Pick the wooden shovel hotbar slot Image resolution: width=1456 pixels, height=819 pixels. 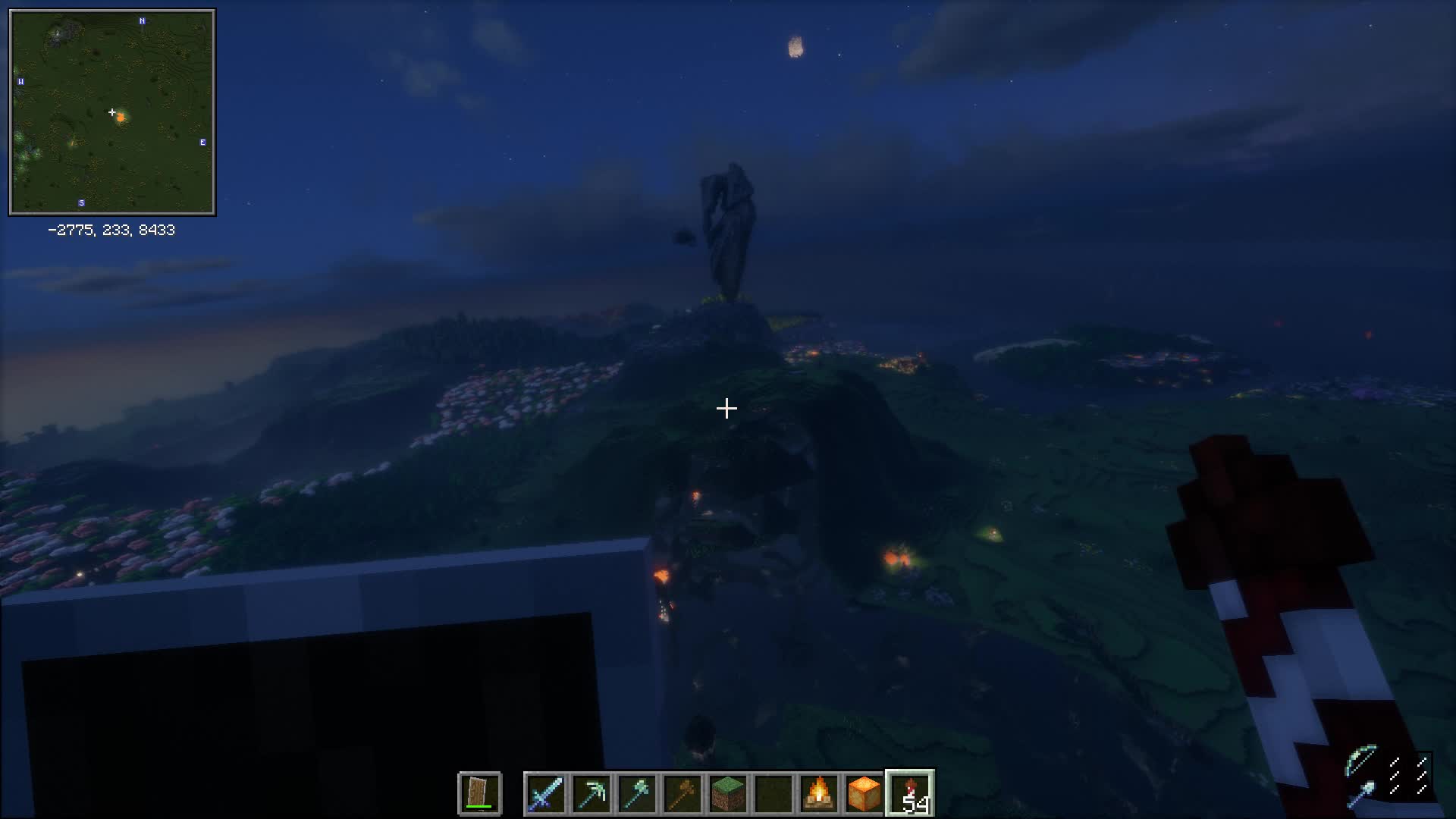point(682,793)
